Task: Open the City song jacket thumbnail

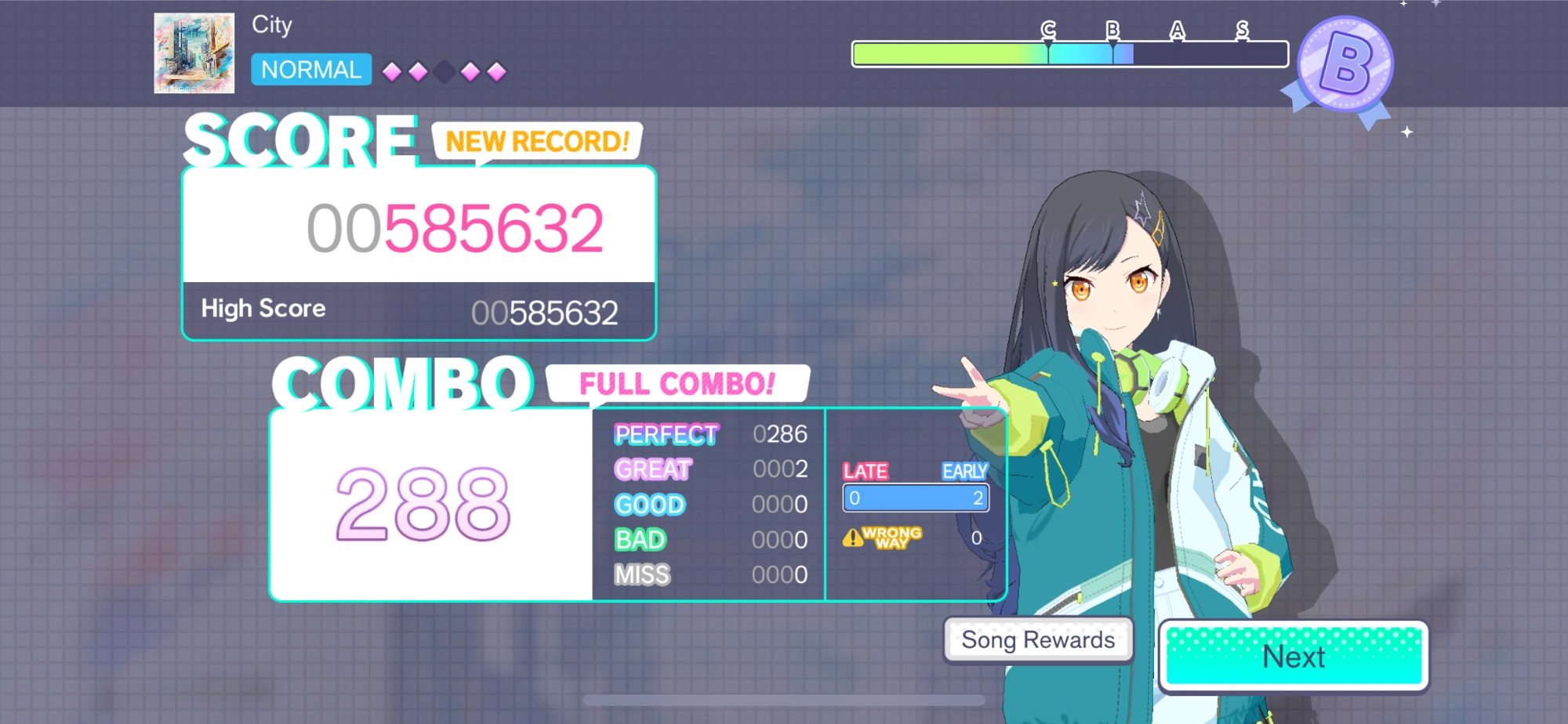Action: [193, 53]
